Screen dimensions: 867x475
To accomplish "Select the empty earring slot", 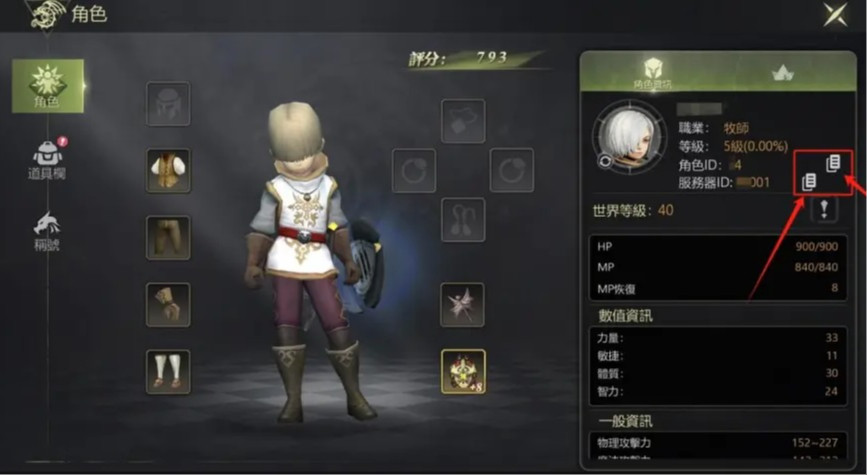I will (463, 219).
